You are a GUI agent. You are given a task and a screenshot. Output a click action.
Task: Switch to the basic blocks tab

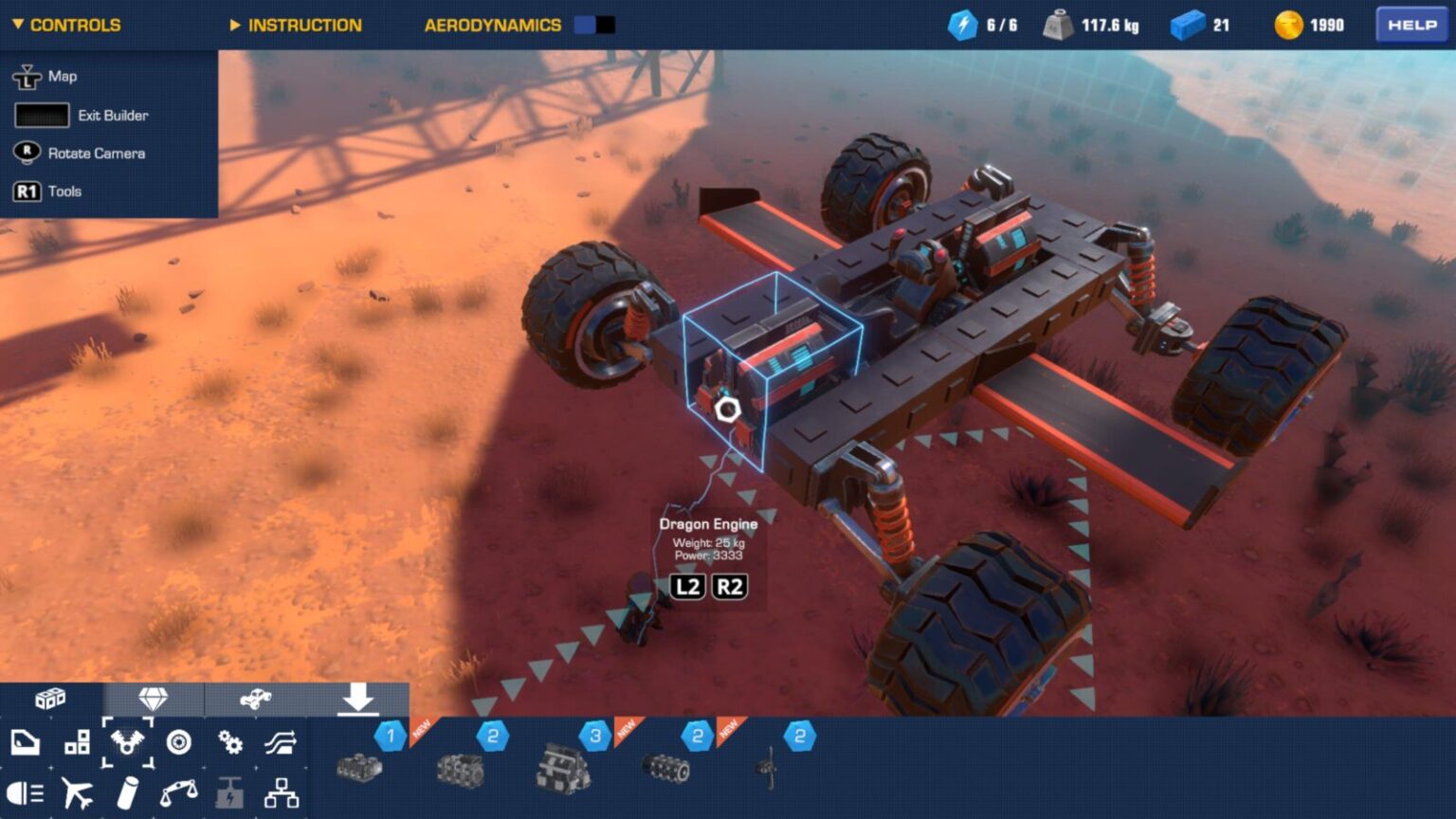click(x=49, y=699)
